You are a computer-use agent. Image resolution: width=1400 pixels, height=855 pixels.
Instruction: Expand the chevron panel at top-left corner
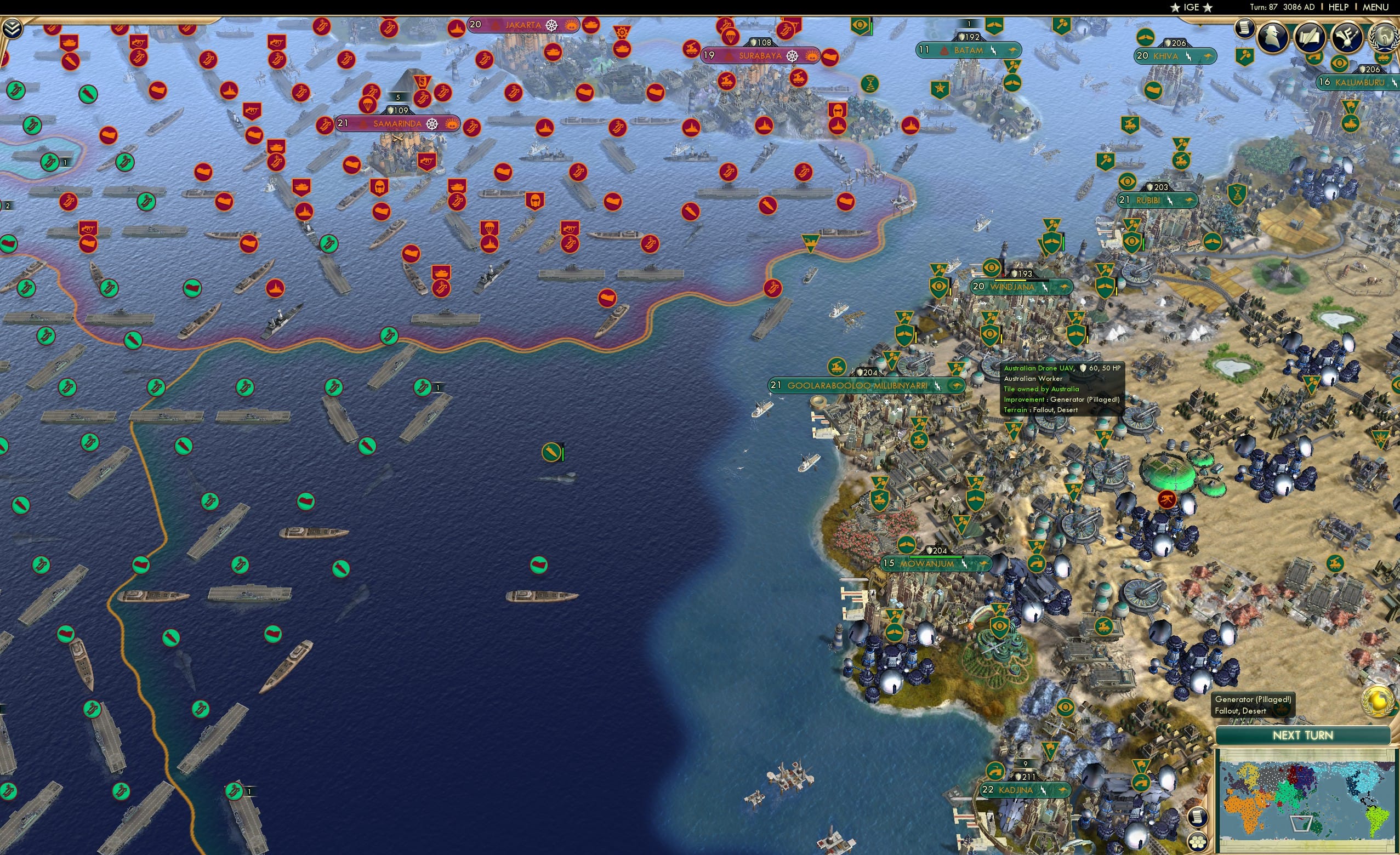tap(12, 27)
